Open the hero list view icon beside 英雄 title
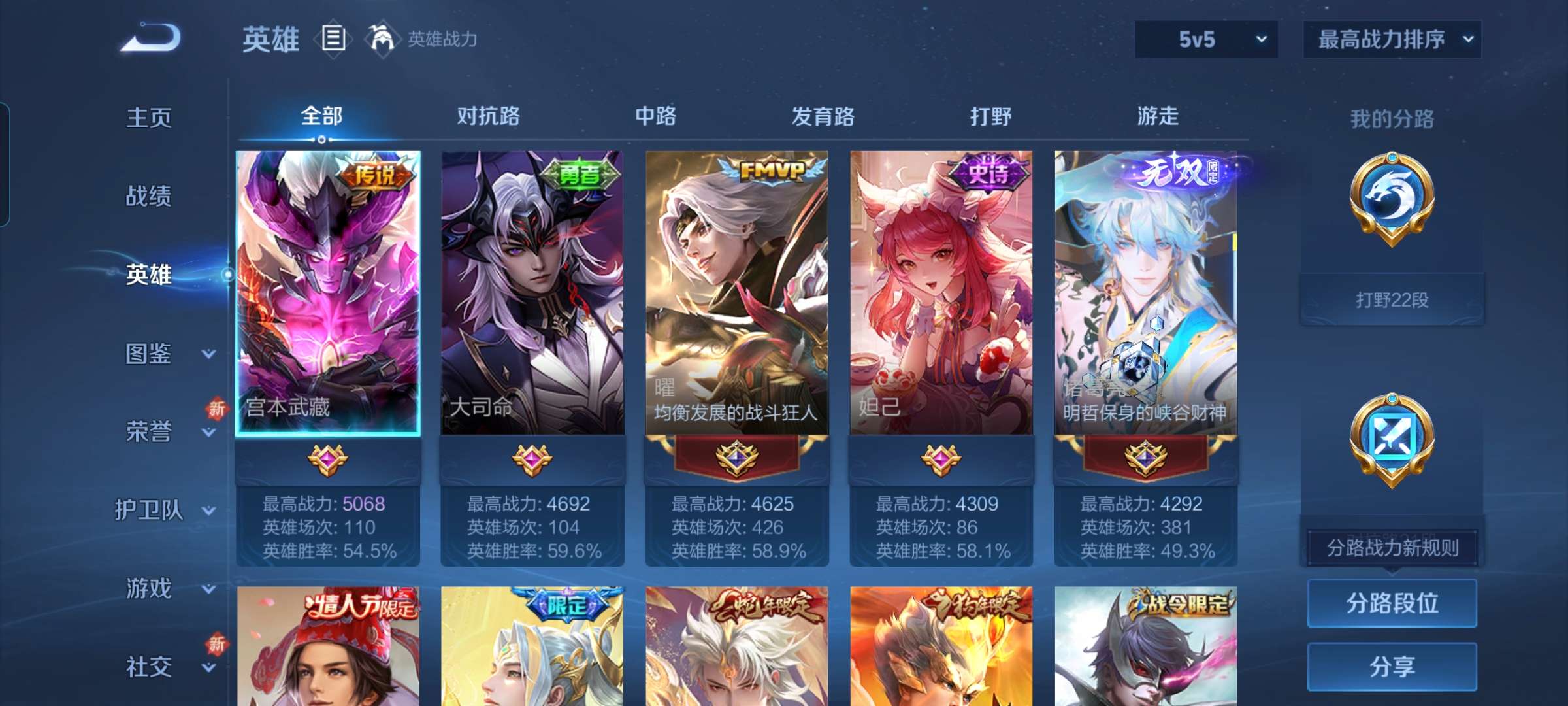1568x706 pixels. (334, 39)
